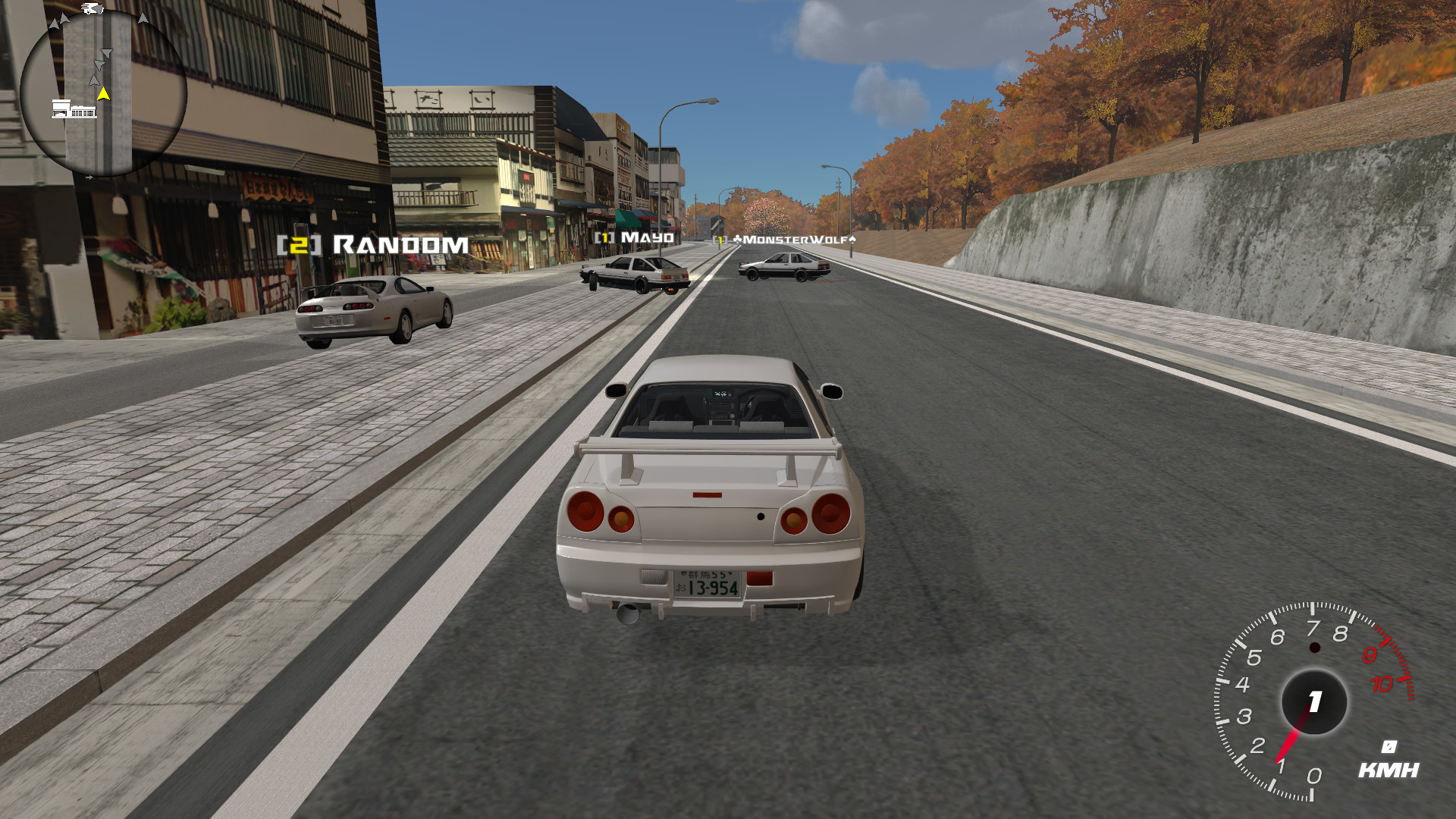Select the cursor arrow beside the truck icon
This screenshot has height=819, width=1456.
pos(99,8)
